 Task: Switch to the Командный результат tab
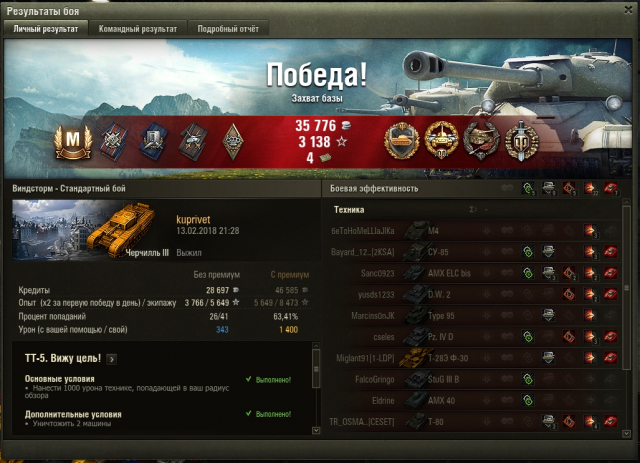click(x=138, y=29)
